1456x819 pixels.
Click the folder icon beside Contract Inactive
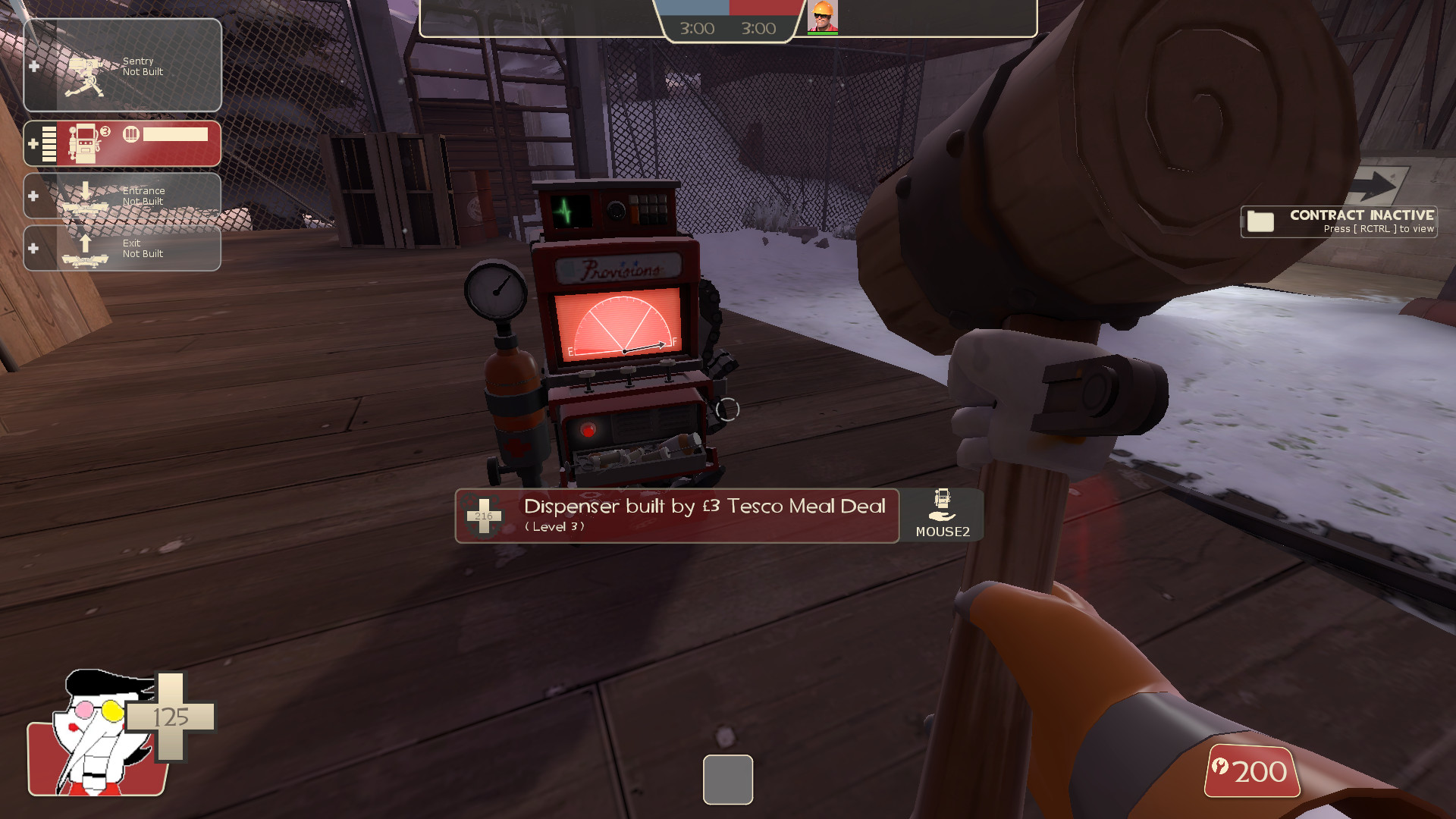pyautogui.click(x=1260, y=221)
